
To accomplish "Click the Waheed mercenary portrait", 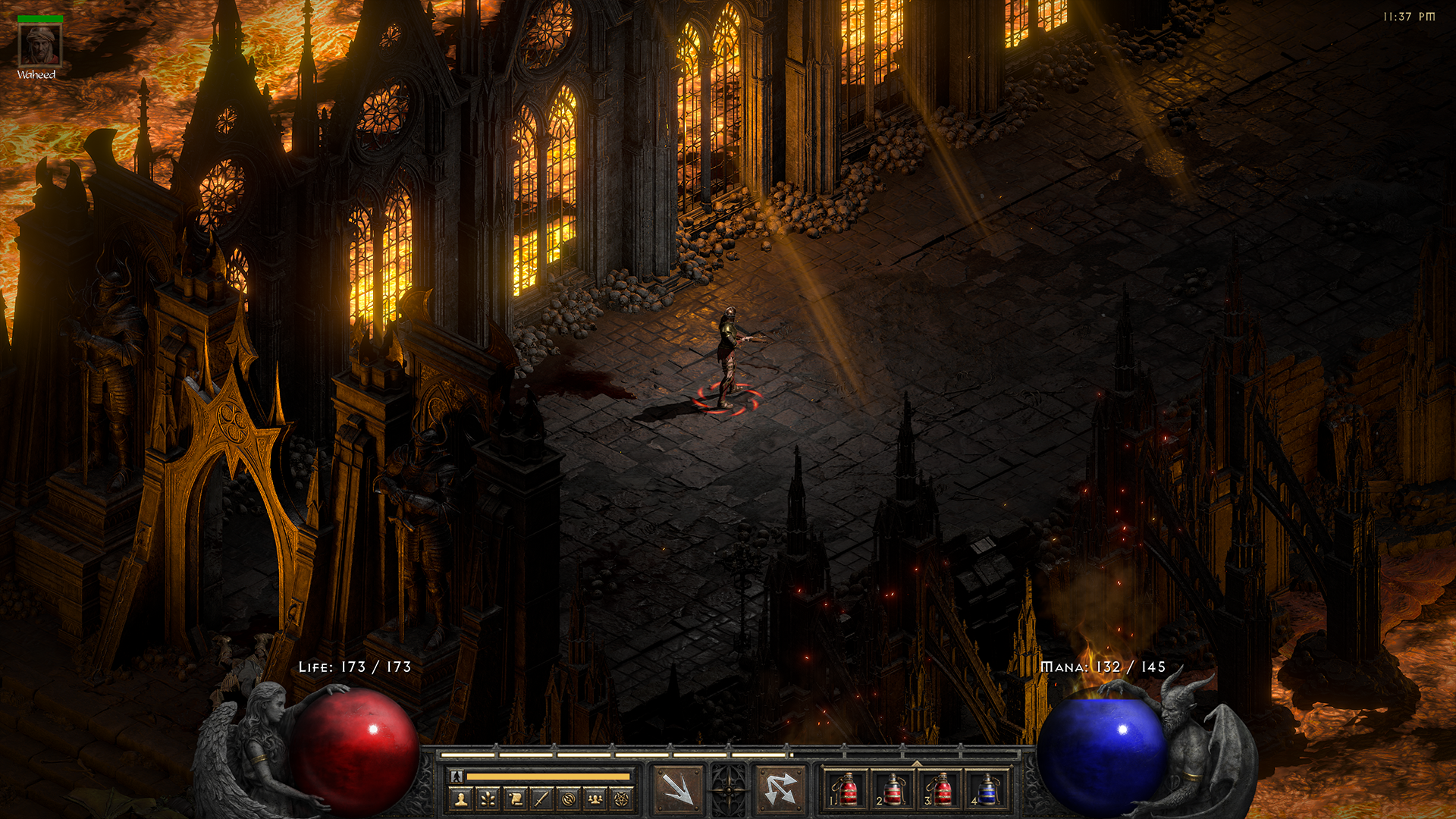I will point(39,46).
